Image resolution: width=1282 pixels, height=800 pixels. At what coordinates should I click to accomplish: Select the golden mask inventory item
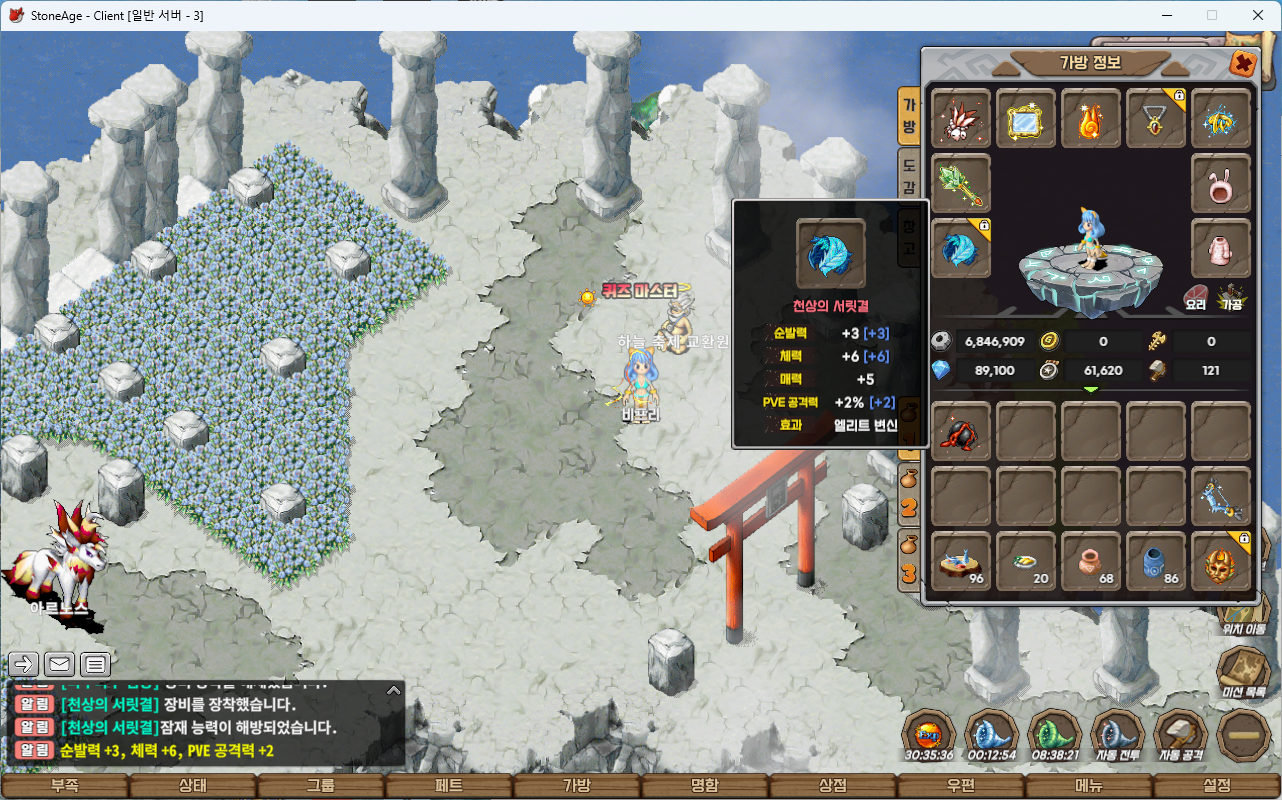coord(1221,561)
